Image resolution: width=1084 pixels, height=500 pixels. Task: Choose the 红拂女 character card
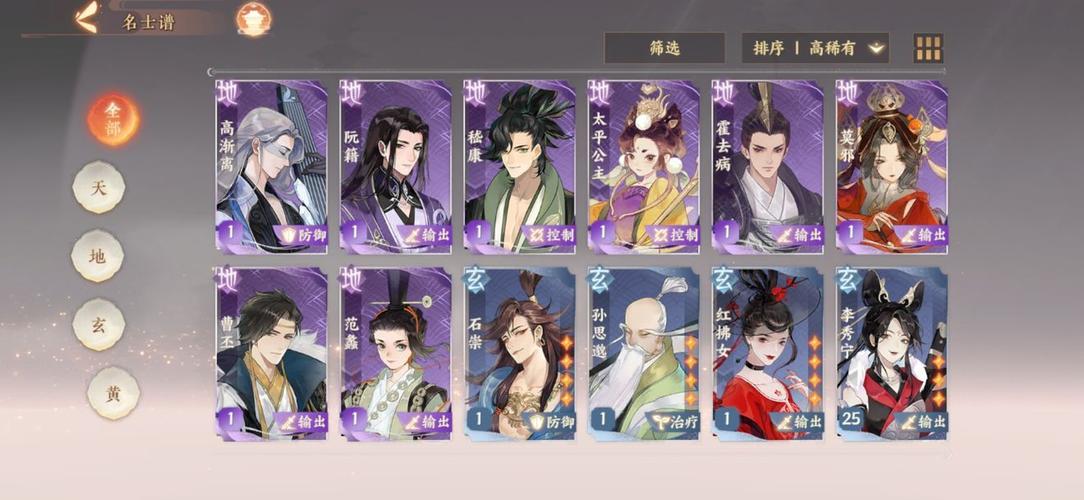(x=767, y=352)
